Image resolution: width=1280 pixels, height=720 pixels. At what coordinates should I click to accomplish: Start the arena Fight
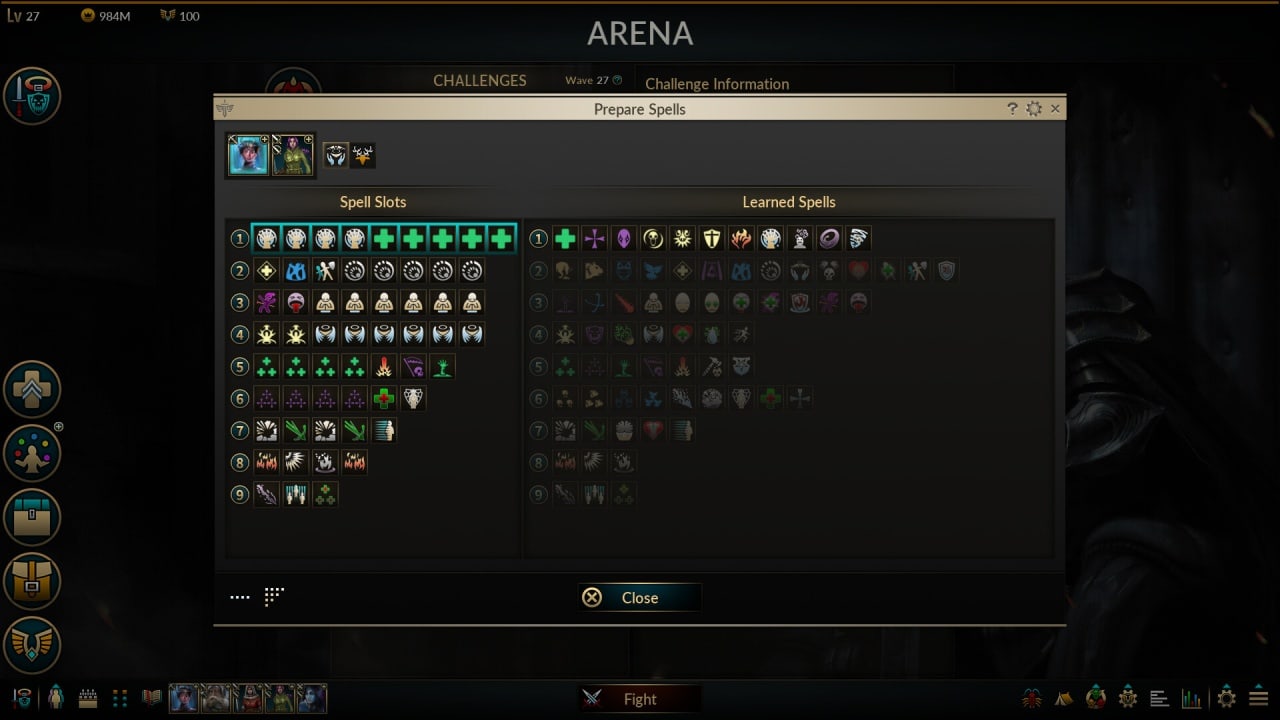[x=639, y=699]
